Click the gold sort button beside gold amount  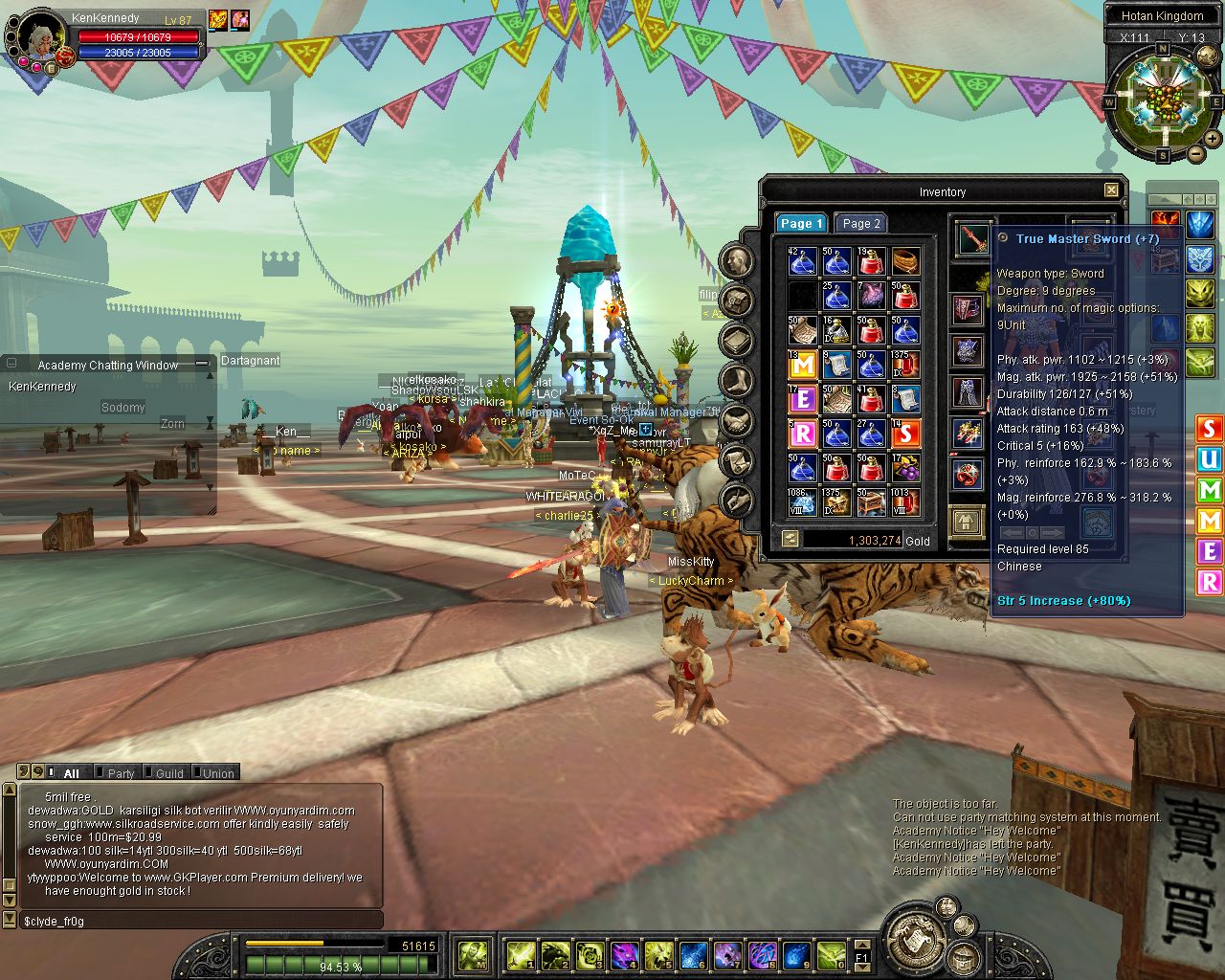791,539
